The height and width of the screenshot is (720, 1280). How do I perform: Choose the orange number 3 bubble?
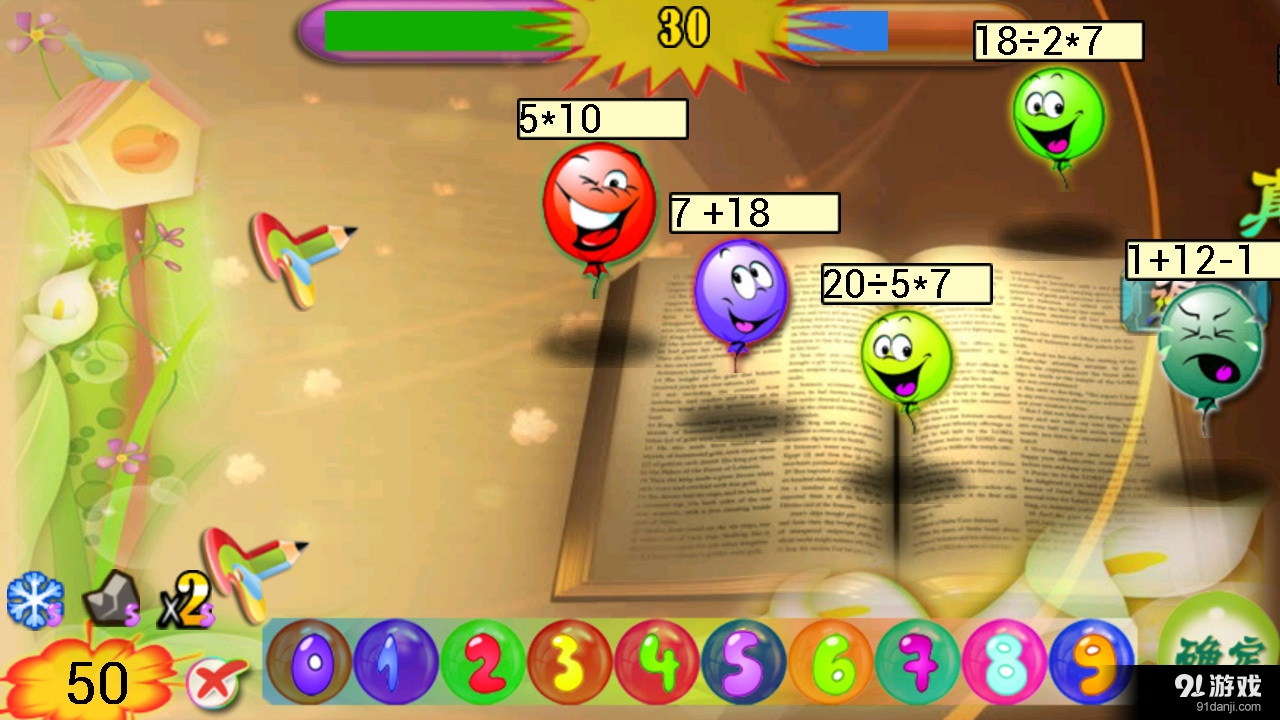(x=570, y=662)
